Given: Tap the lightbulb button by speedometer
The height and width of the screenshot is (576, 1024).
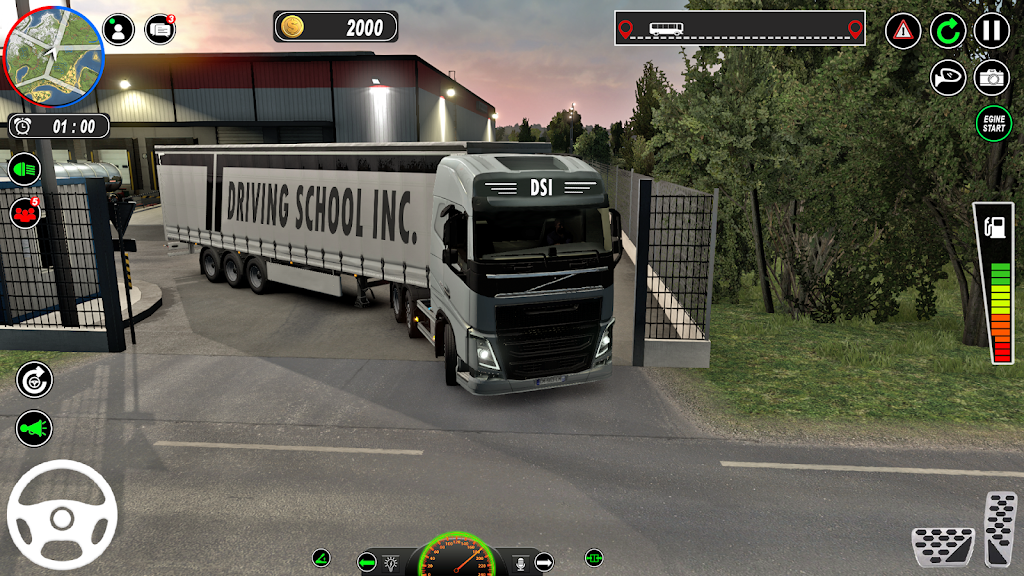Looking at the screenshot, I should coord(392,562).
